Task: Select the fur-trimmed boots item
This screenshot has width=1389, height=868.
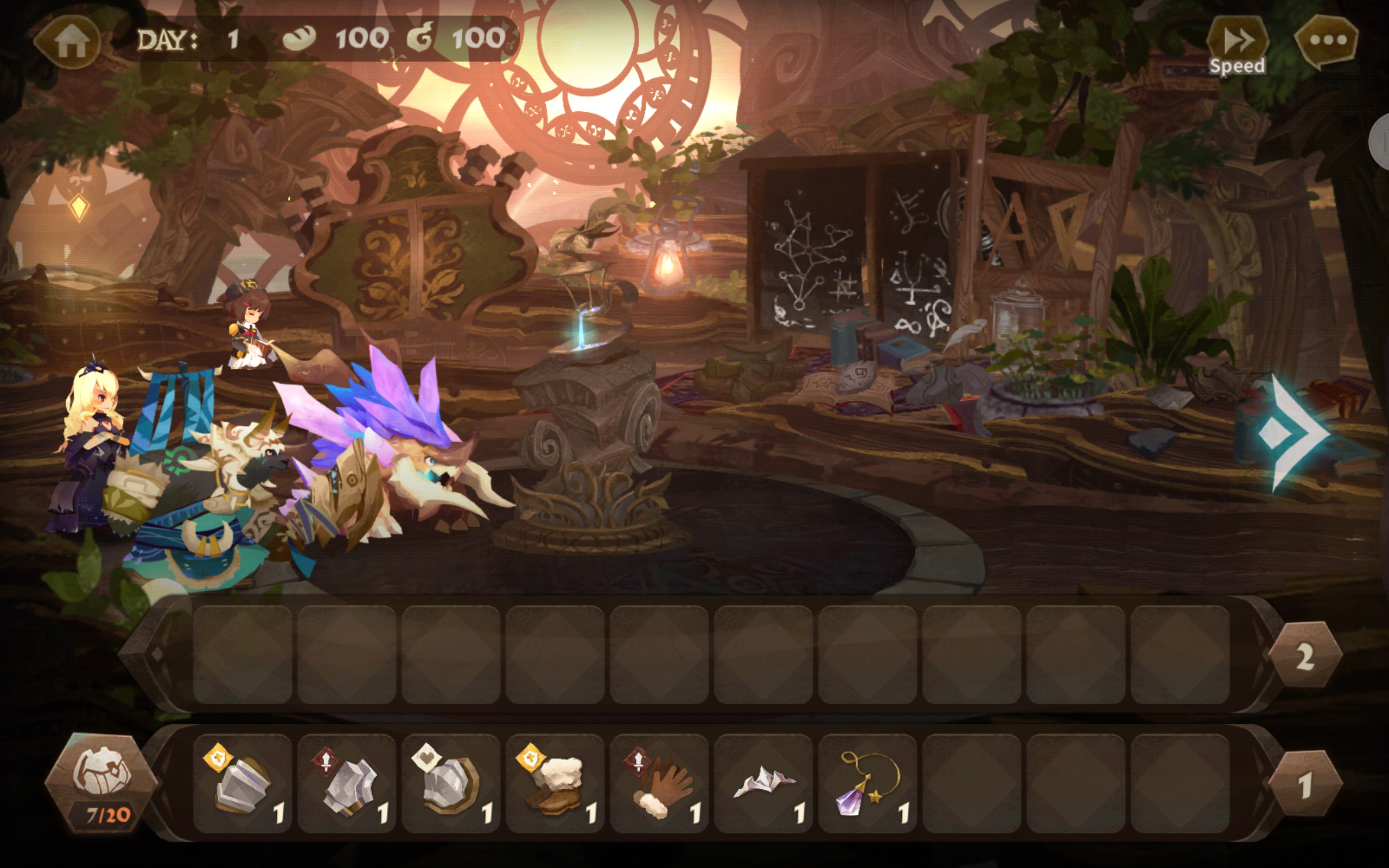Action: pos(555,783)
